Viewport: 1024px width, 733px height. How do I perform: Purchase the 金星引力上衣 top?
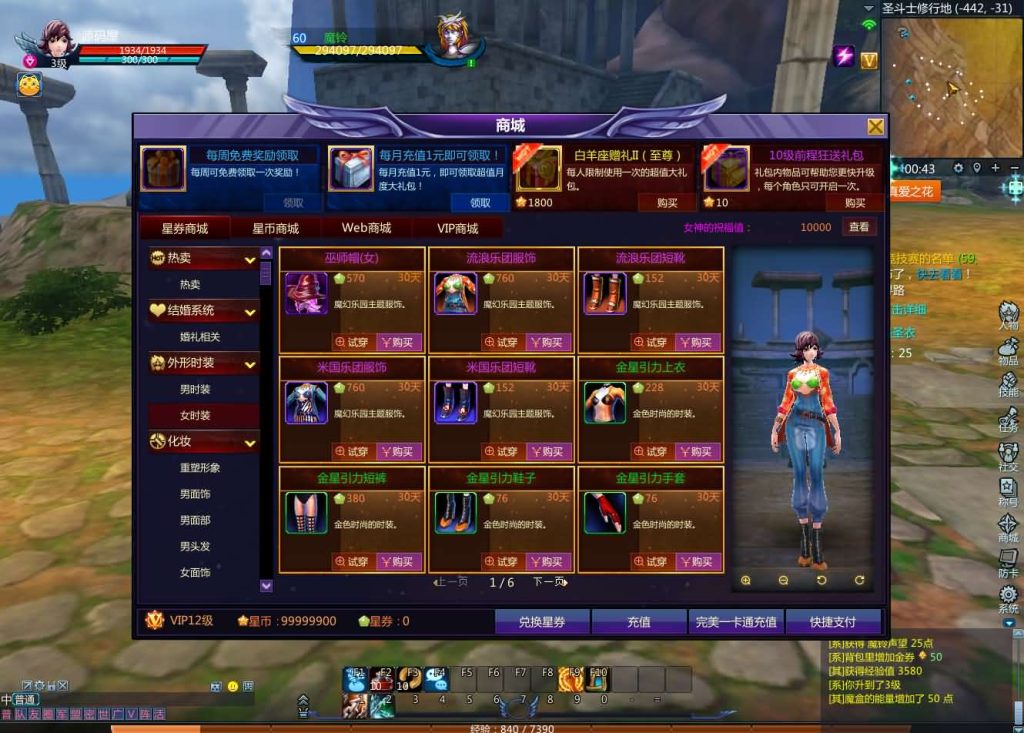[698, 452]
